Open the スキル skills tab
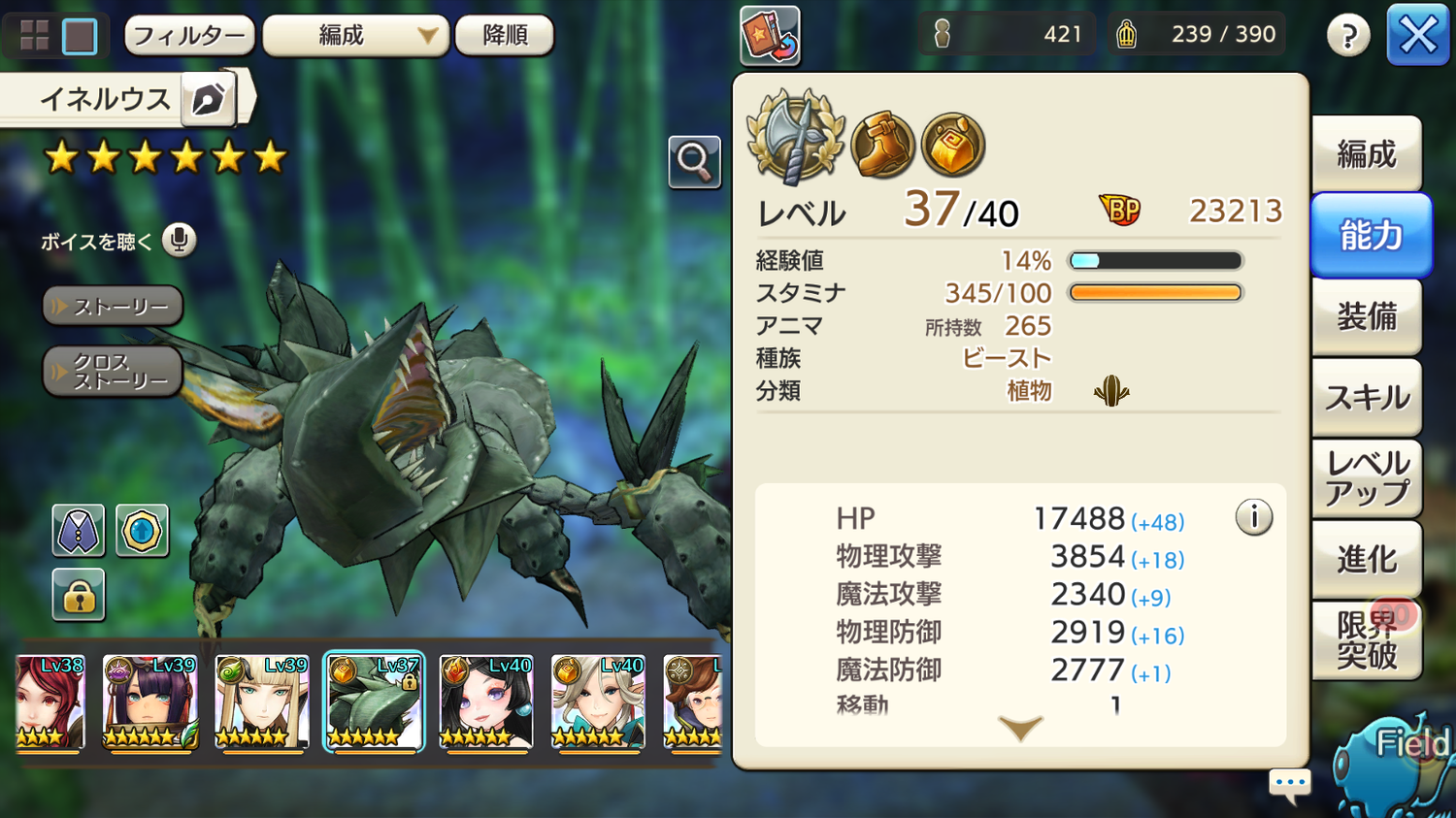 (x=1367, y=398)
